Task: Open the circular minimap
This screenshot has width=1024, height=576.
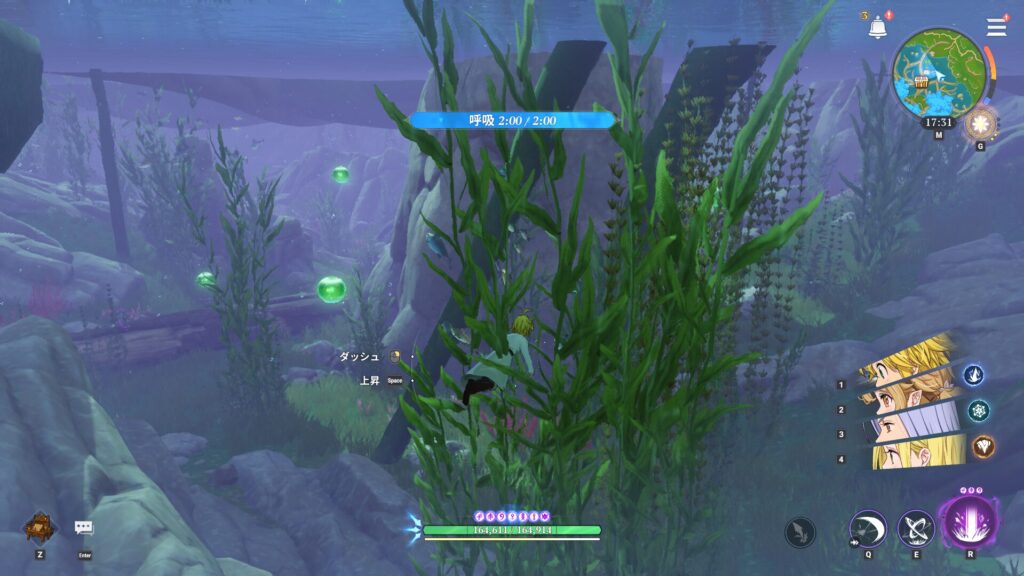Action: (x=938, y=70)
